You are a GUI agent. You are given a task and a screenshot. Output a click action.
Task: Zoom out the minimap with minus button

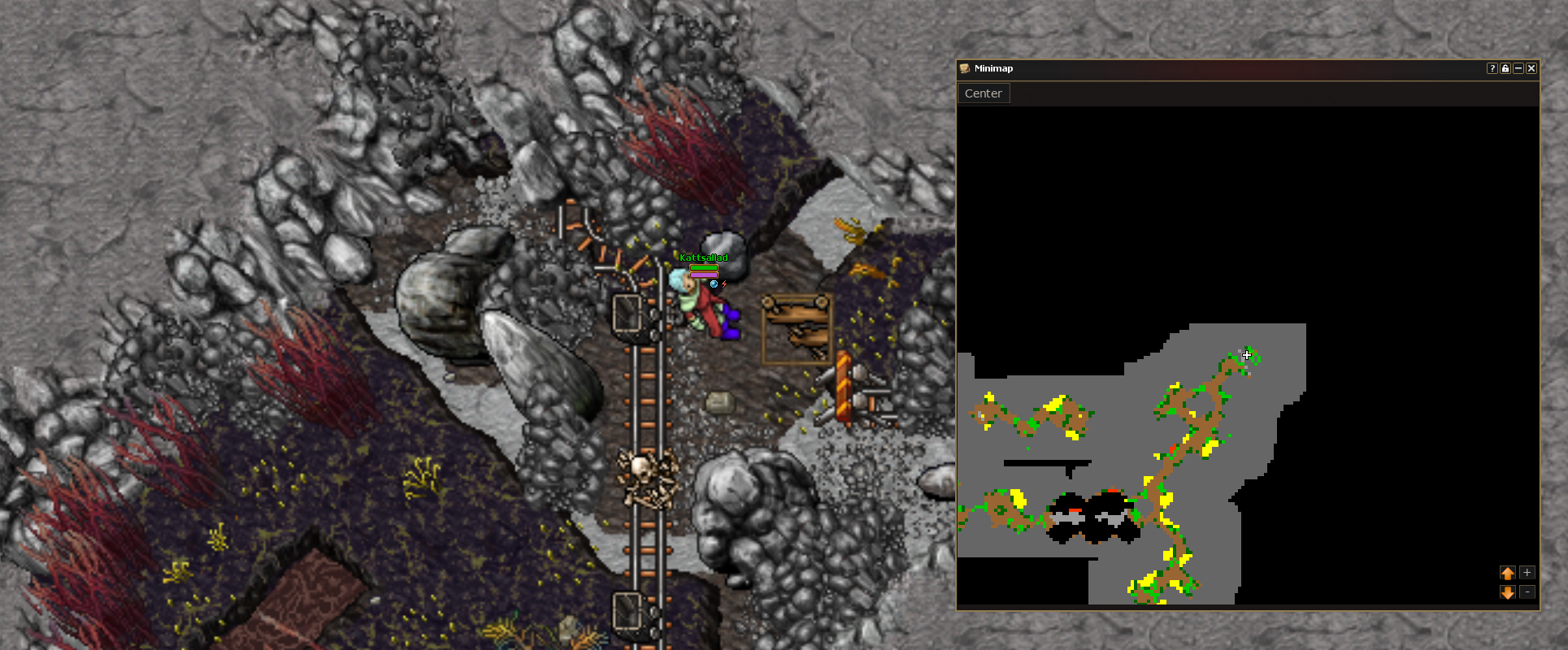(1527, 592)
